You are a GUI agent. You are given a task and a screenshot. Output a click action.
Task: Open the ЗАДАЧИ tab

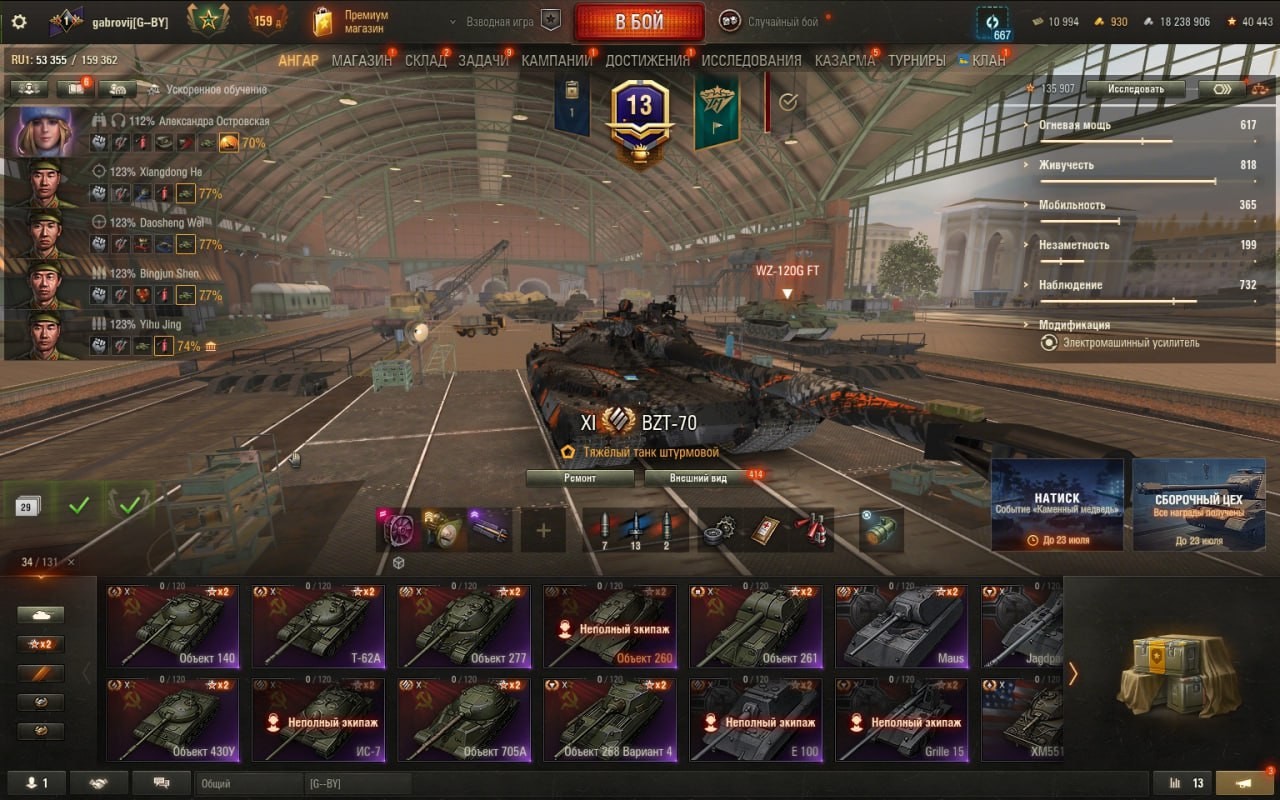[483, 60]
